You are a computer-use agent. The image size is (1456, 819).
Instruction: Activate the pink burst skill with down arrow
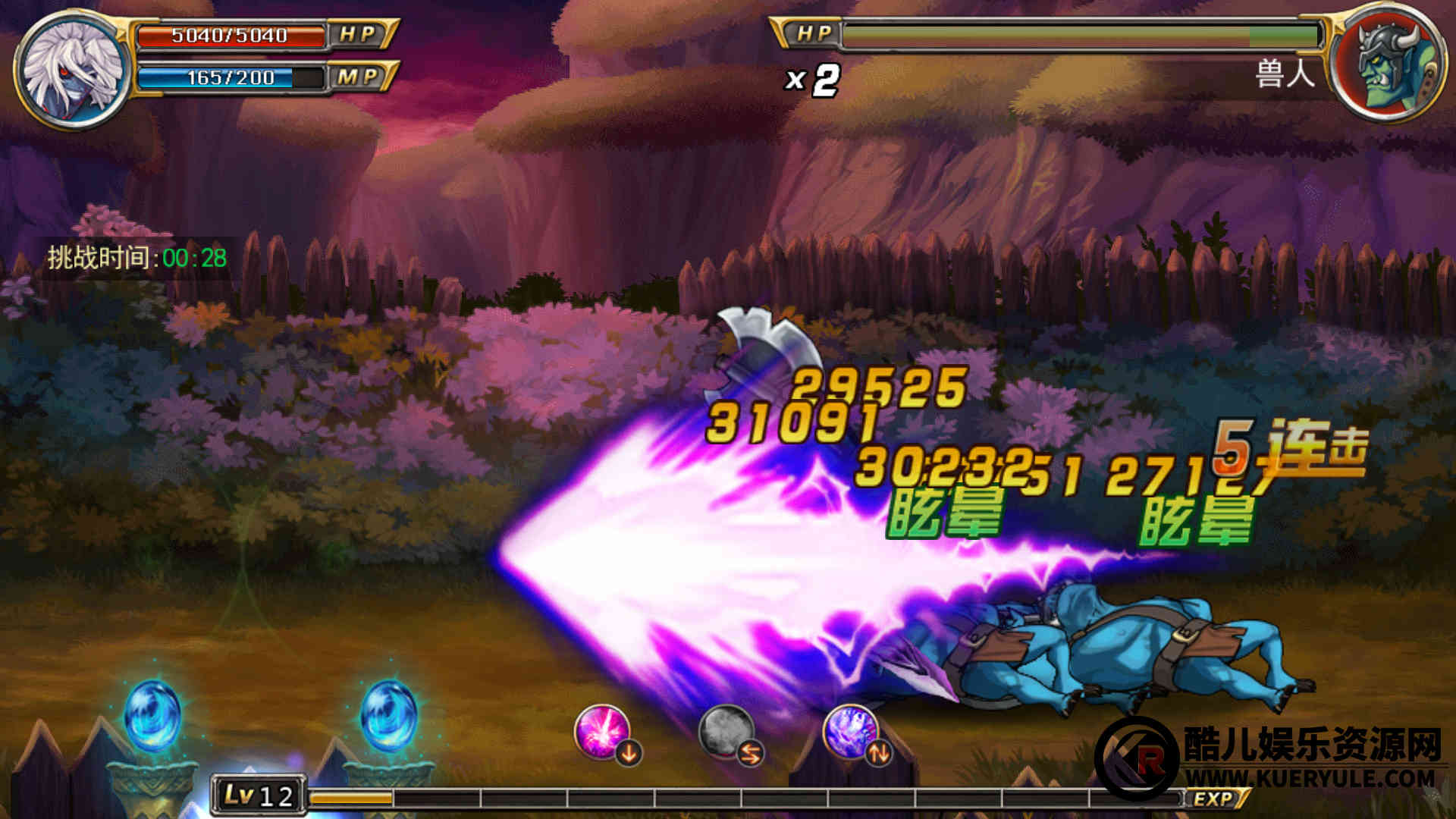(x=604, y=733)
